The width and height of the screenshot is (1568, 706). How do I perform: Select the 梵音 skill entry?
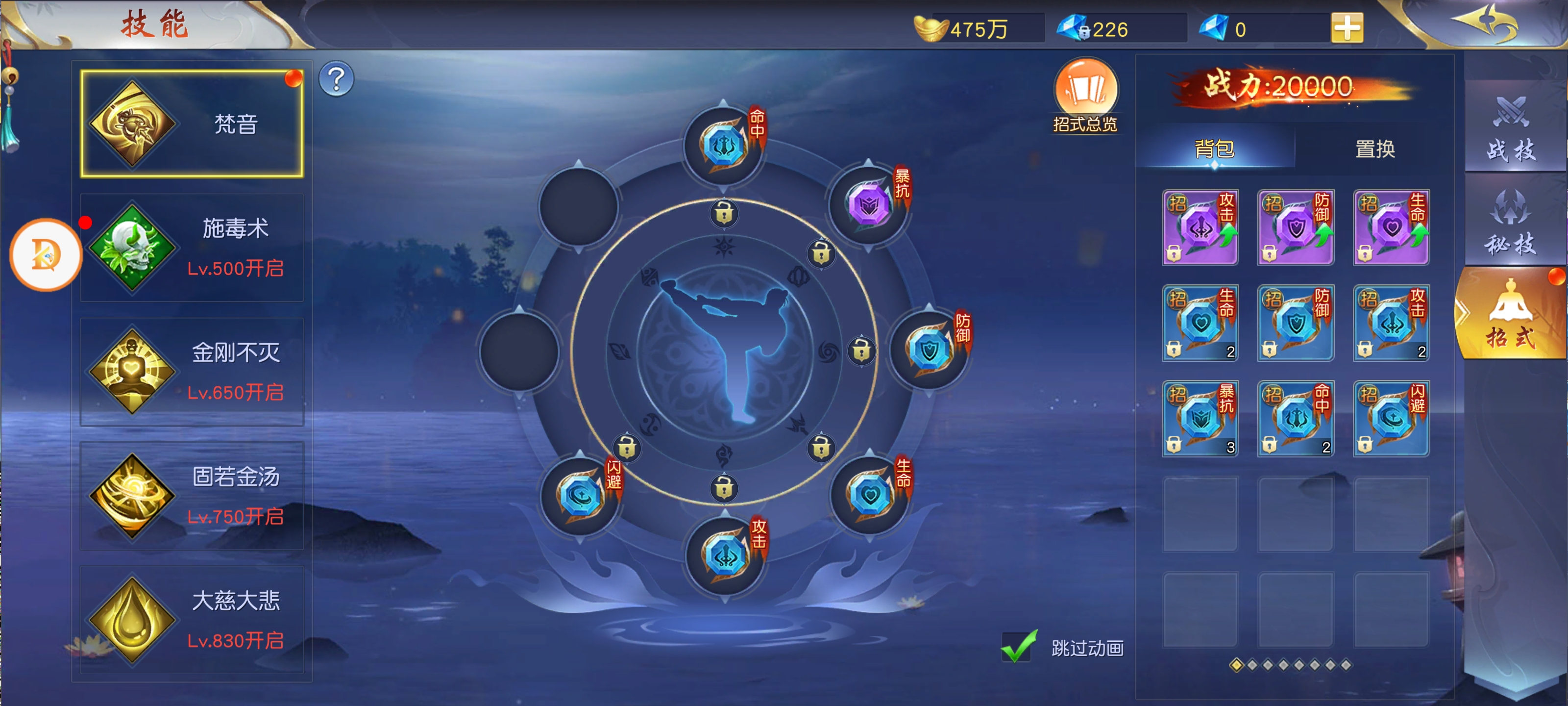click(x=192, y=124)
